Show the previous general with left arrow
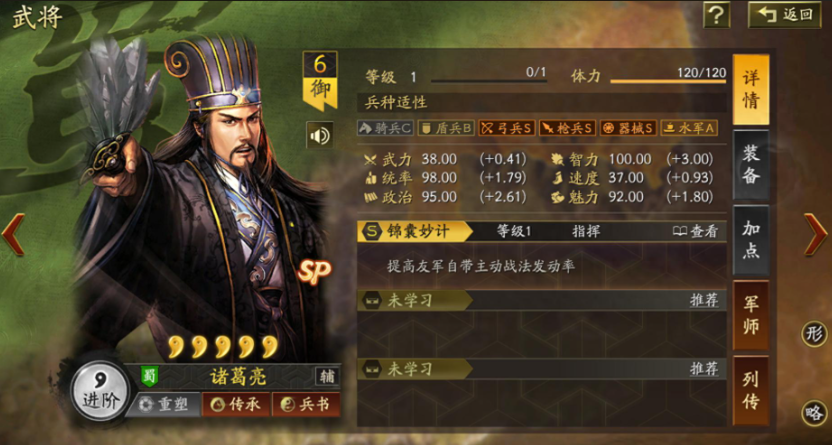 [12, 235]
